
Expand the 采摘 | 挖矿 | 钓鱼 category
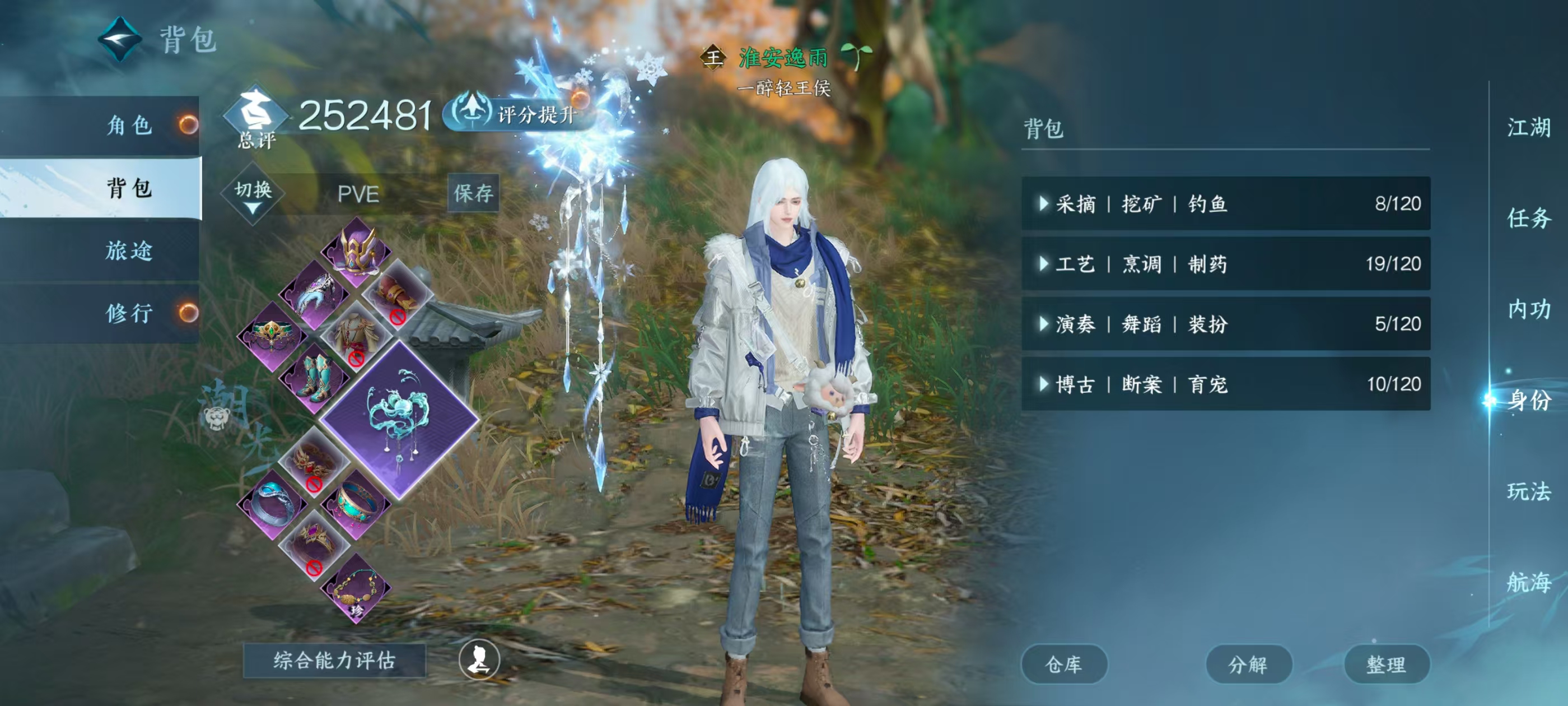pos(1225,203)
